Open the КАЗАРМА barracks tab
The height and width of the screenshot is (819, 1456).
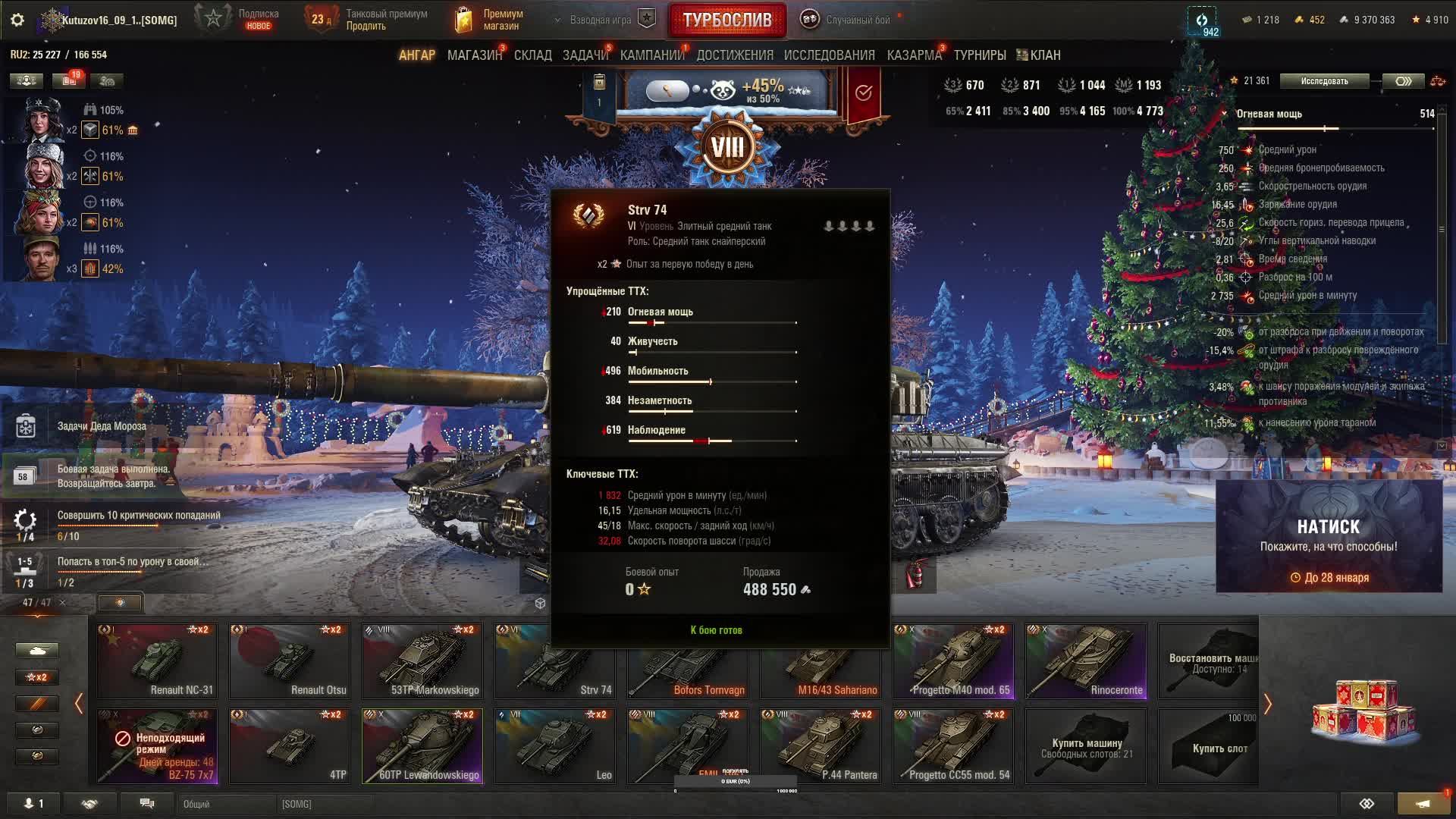pos(914,55)
